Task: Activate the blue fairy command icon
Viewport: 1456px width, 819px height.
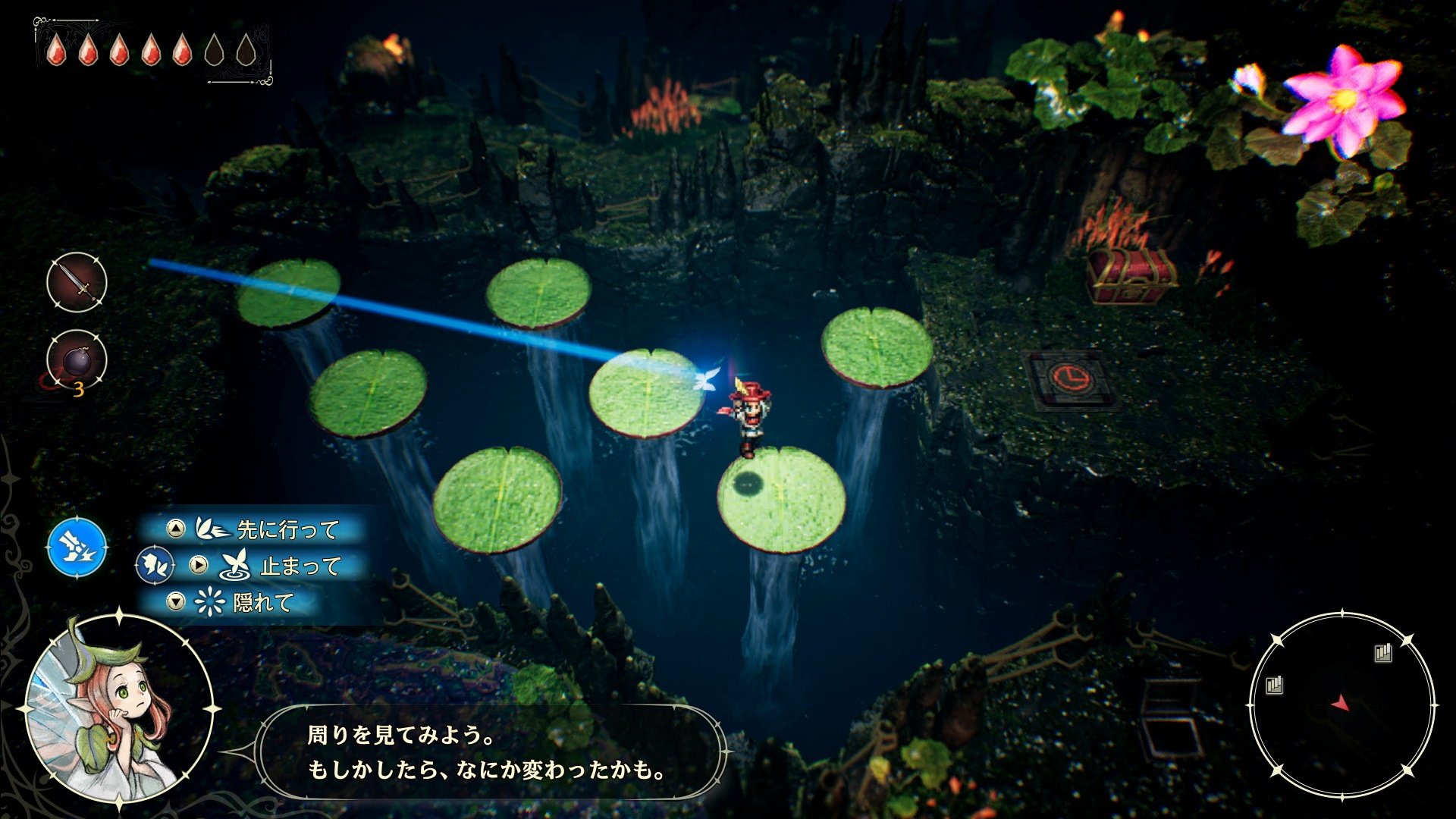Action: click(77, 546)
